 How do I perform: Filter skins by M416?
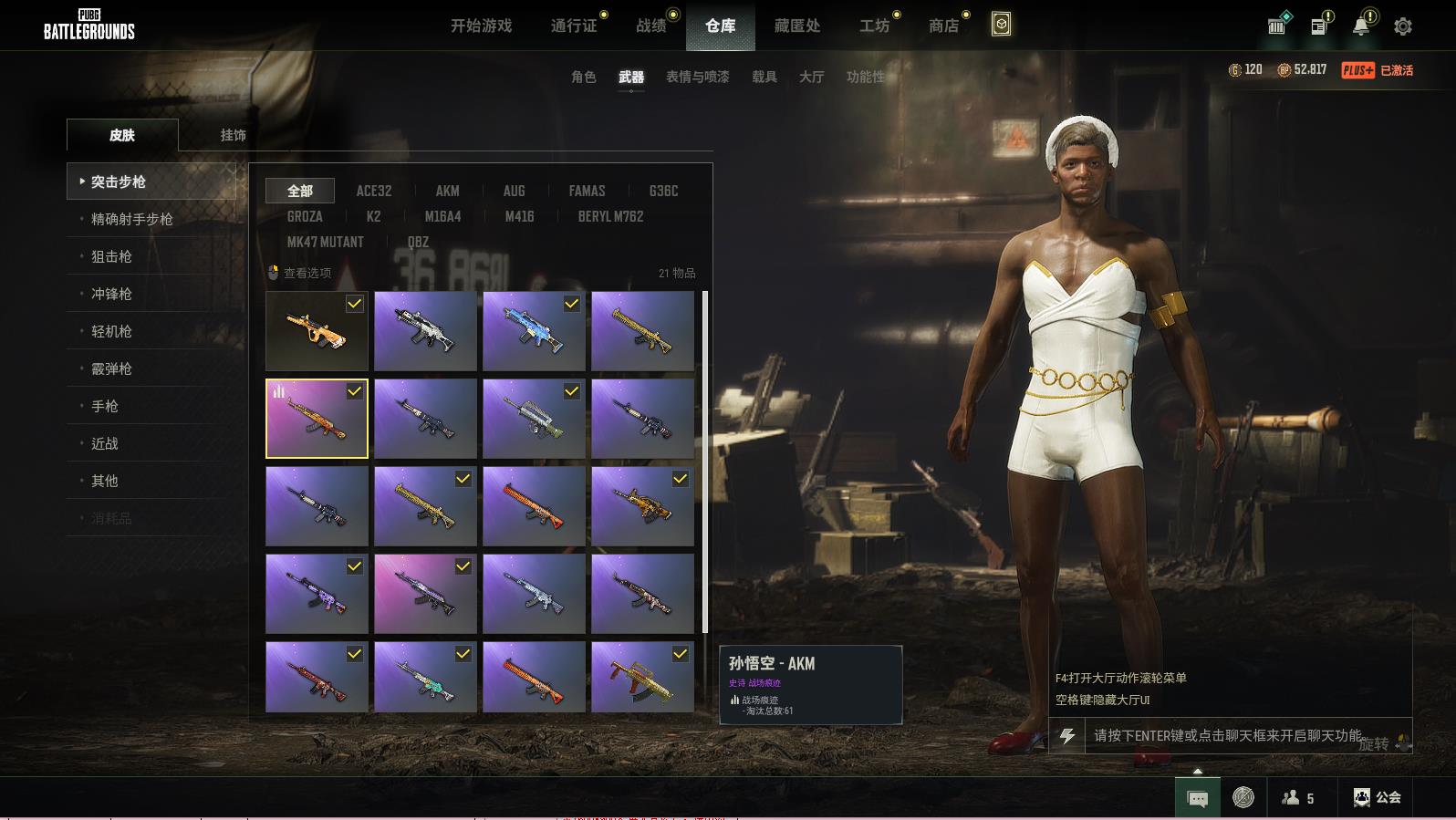(x=519, y=216)
